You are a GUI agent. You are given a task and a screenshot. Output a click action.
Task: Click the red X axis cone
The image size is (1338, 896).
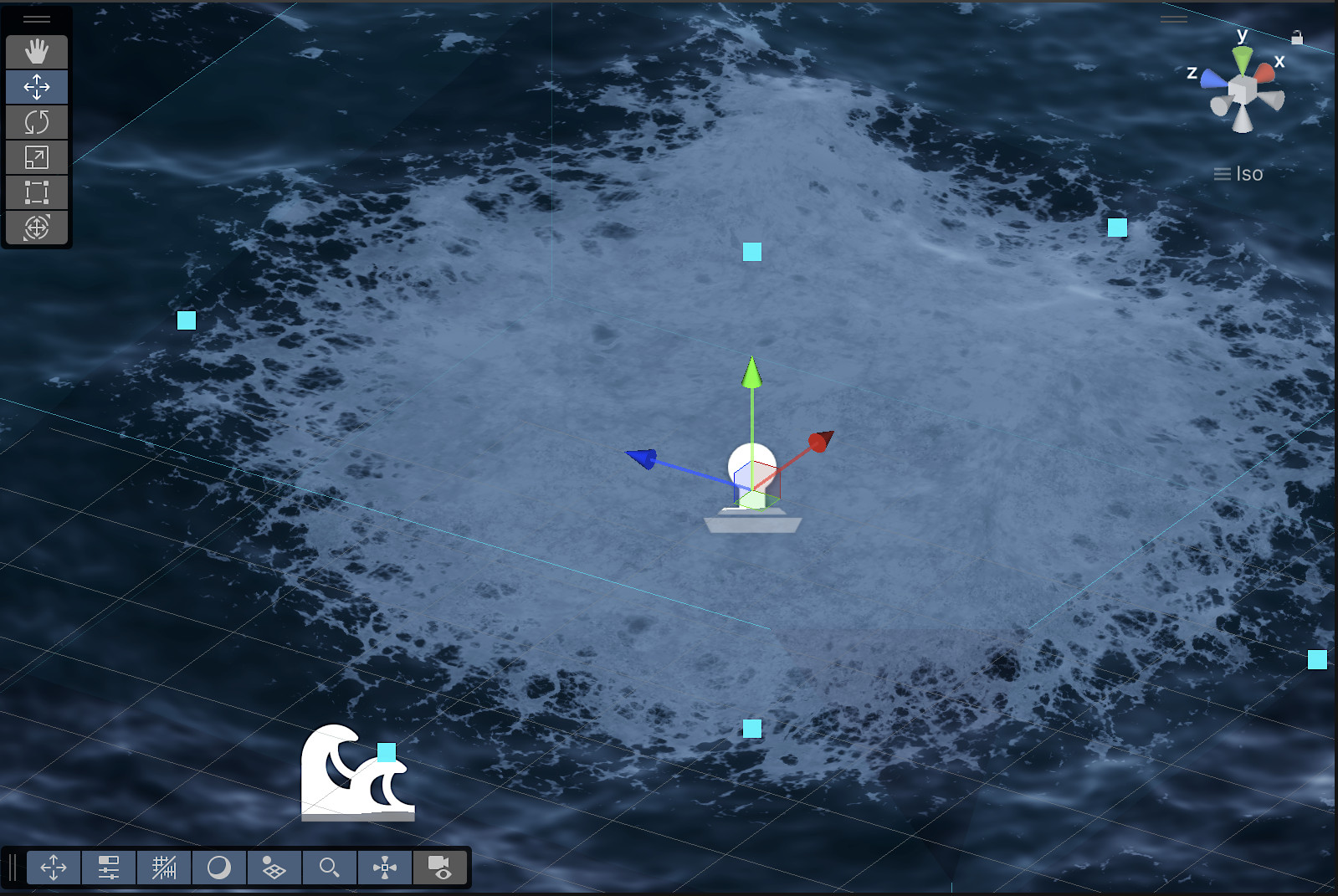[x=1264, y=71]
